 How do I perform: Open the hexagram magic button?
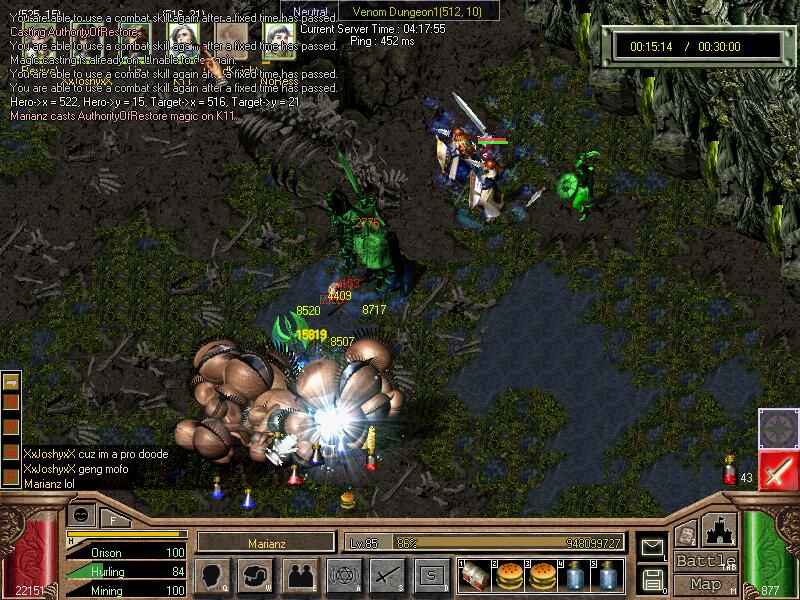tap(344, 575)
